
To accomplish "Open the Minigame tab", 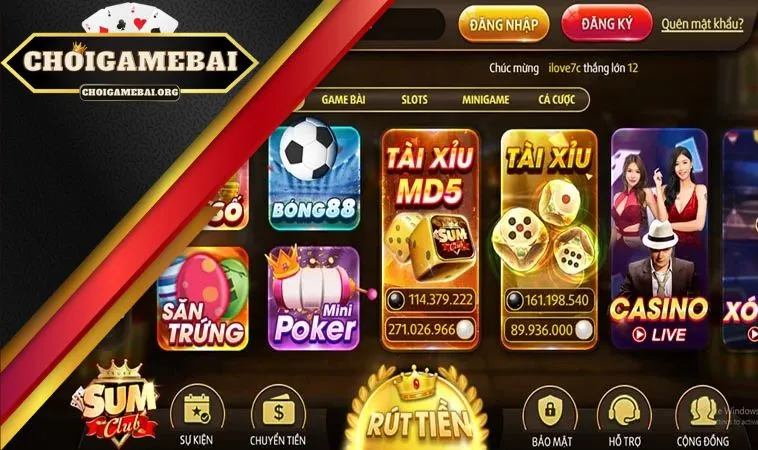I will click(485, 100).
